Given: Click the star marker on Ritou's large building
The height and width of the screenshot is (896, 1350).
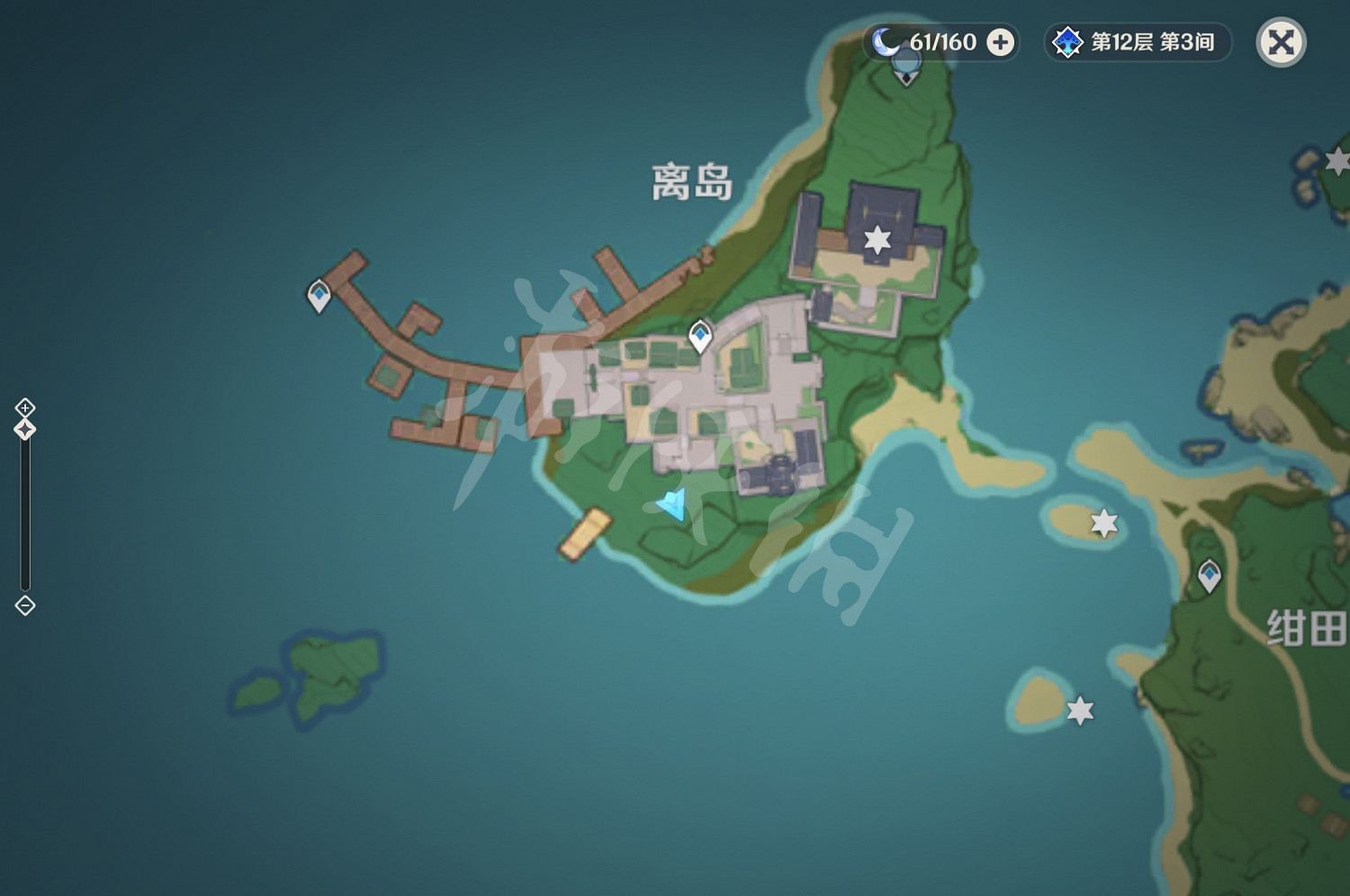Looking at the screenshot, I should pyautogui.click(x=876, y=240).
